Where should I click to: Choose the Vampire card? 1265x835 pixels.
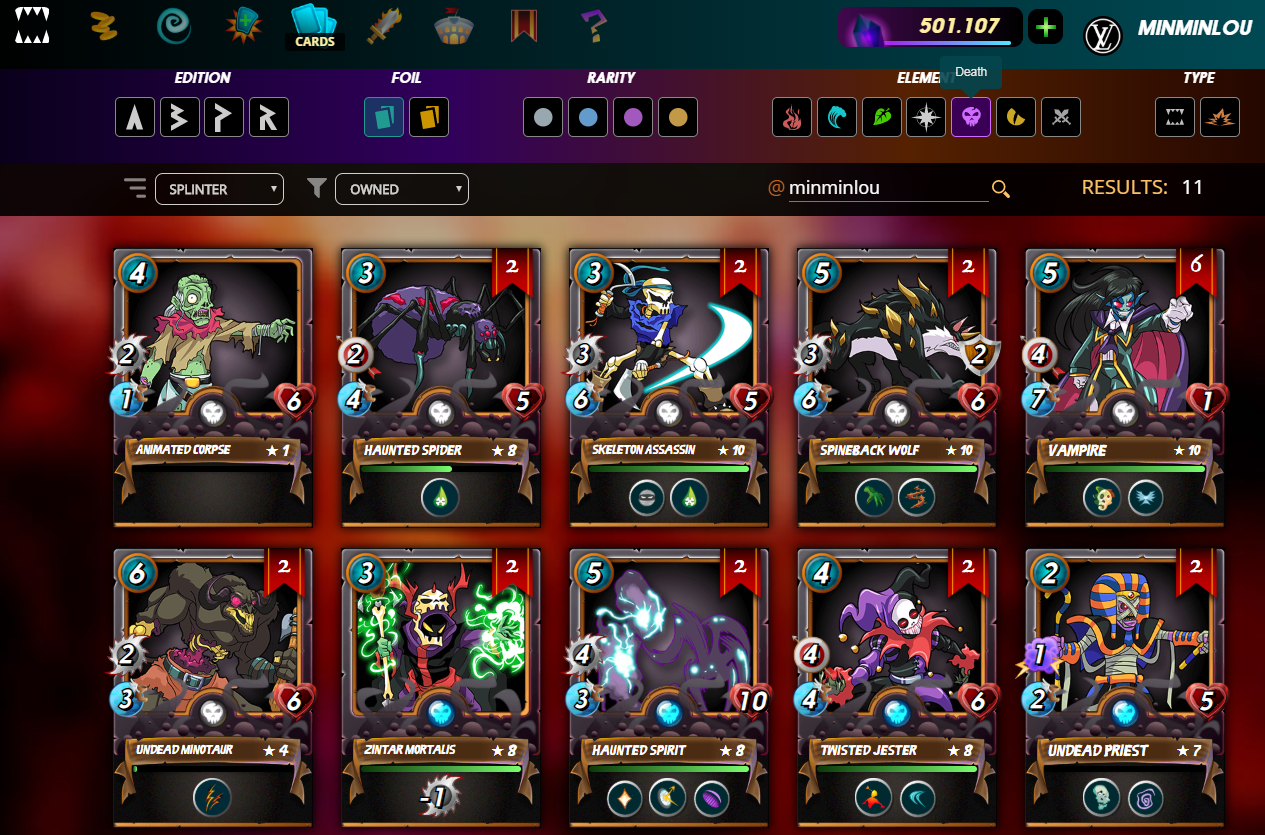point(1125,387)
